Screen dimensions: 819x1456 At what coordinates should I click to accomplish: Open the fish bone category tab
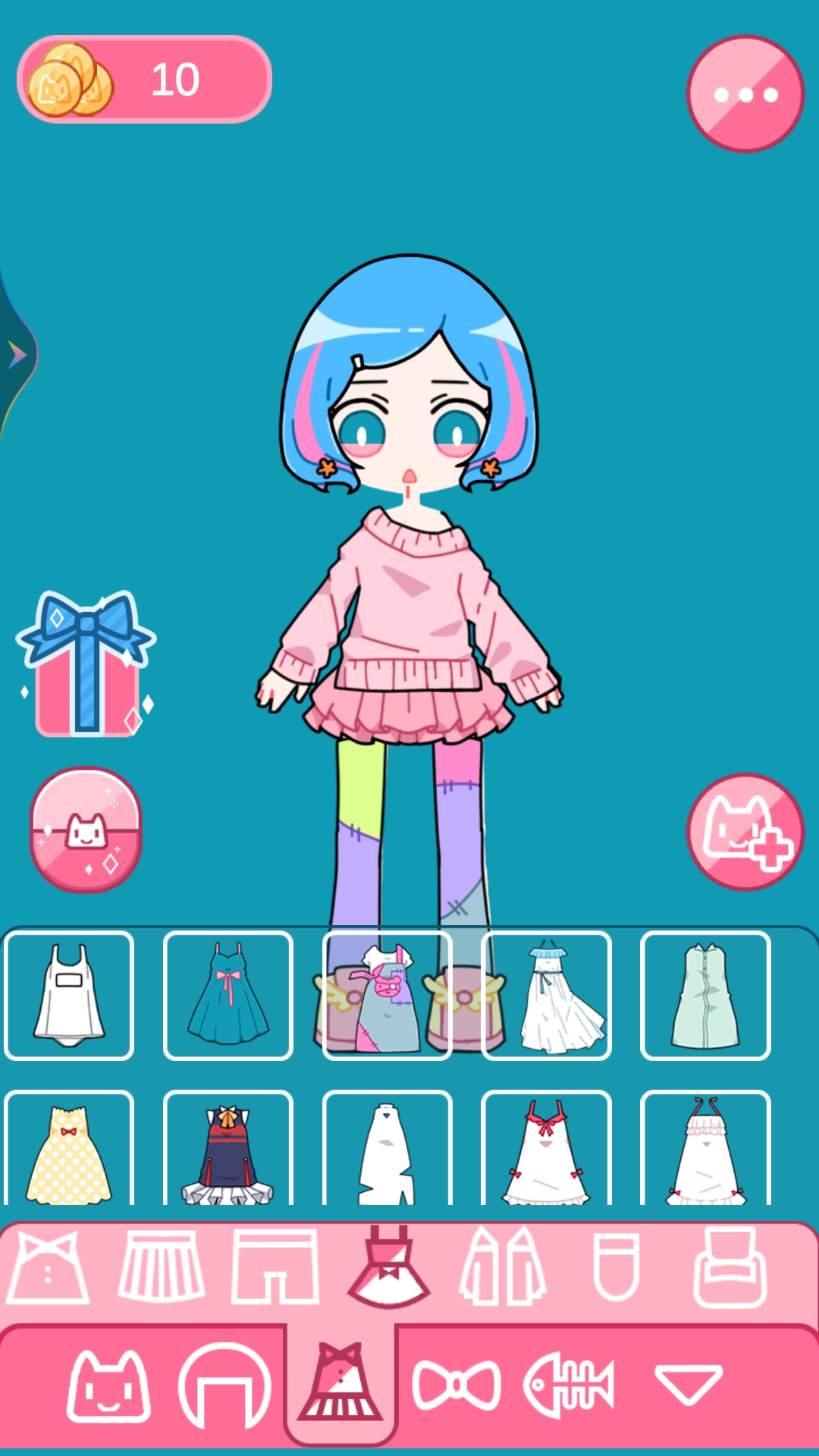click(569, 1385)
